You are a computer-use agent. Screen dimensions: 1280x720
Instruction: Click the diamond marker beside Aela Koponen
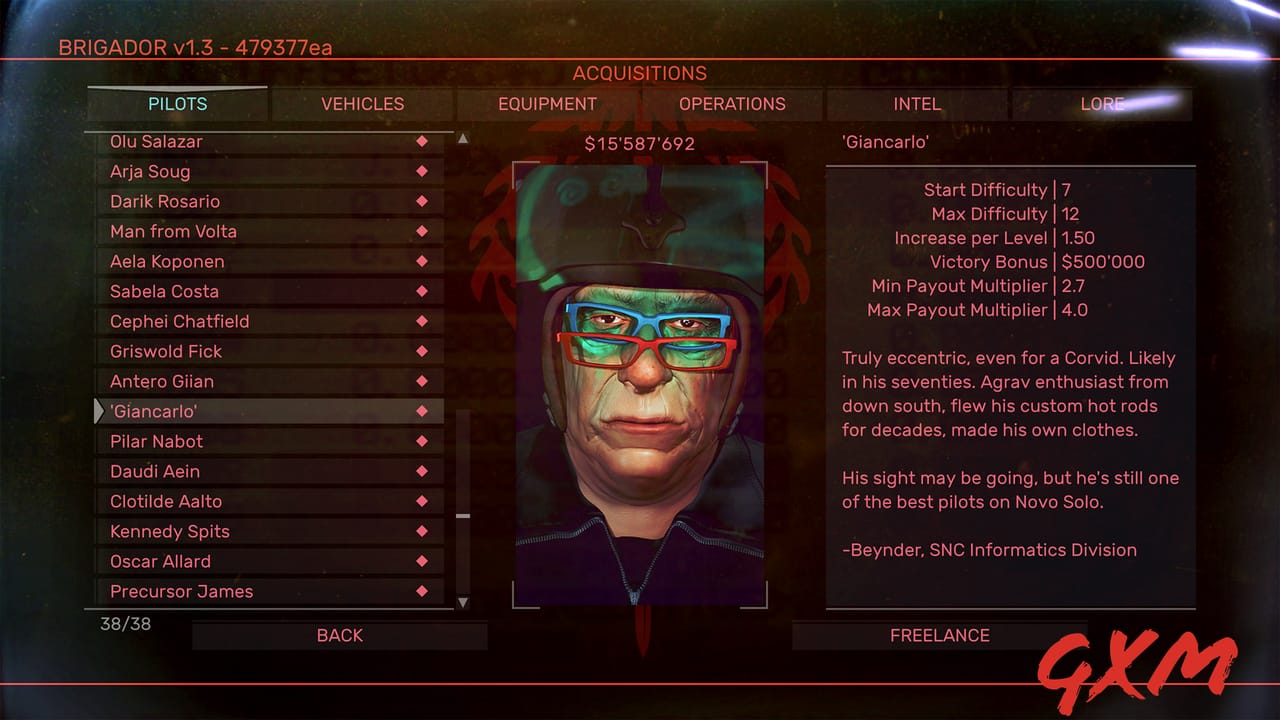[423, 261]
